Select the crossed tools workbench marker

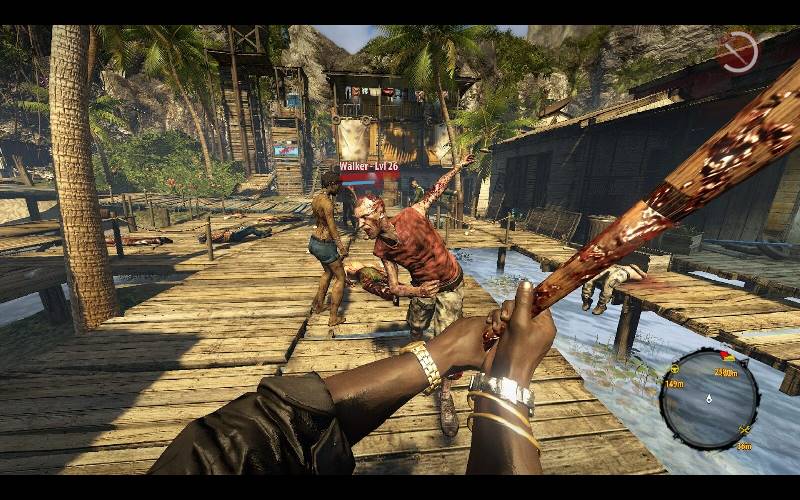coord(744,430)
